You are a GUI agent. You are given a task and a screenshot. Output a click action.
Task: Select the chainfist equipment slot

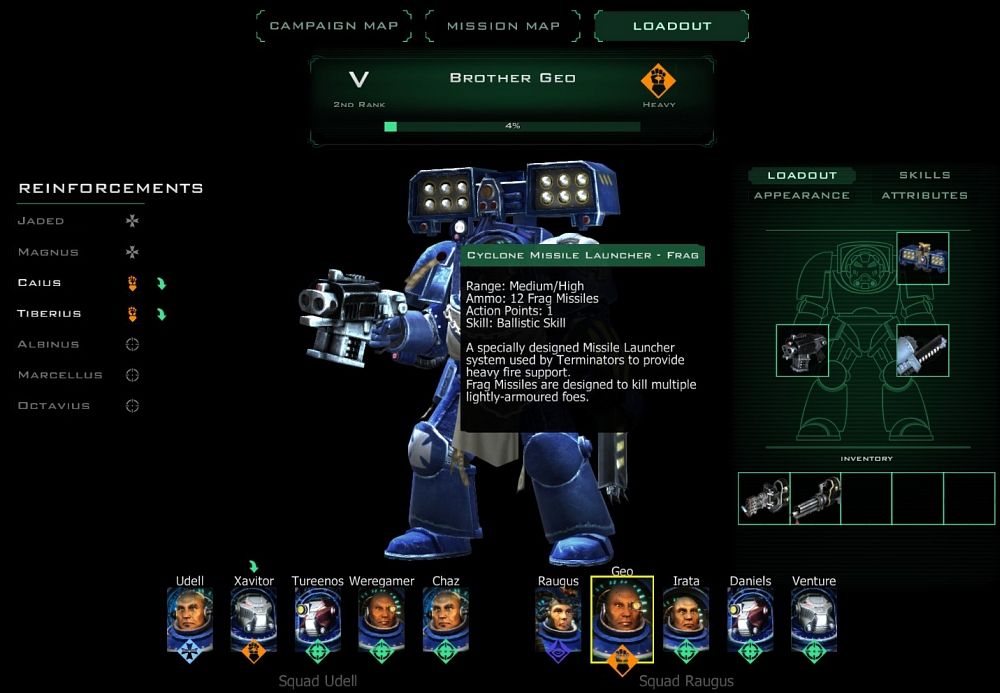[x=922, y=350]
